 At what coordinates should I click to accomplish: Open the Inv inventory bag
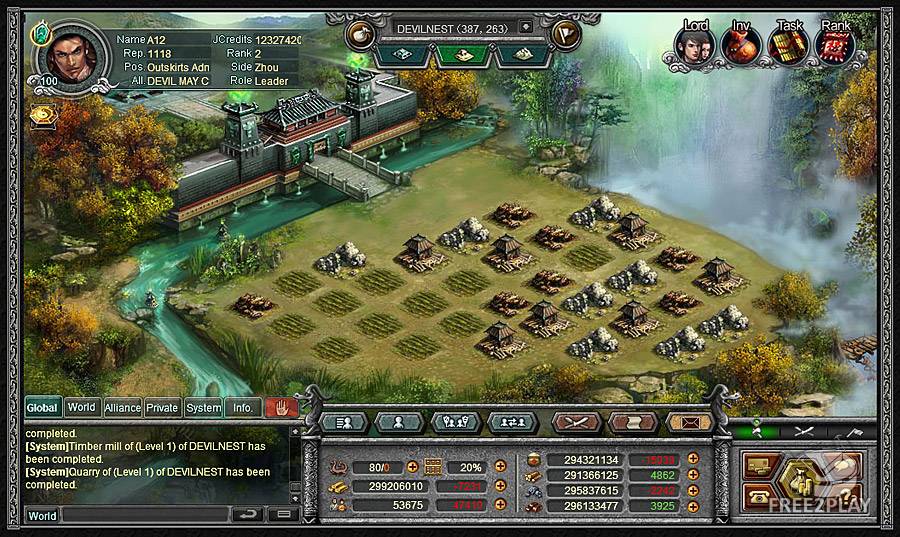tap(740, 44)
